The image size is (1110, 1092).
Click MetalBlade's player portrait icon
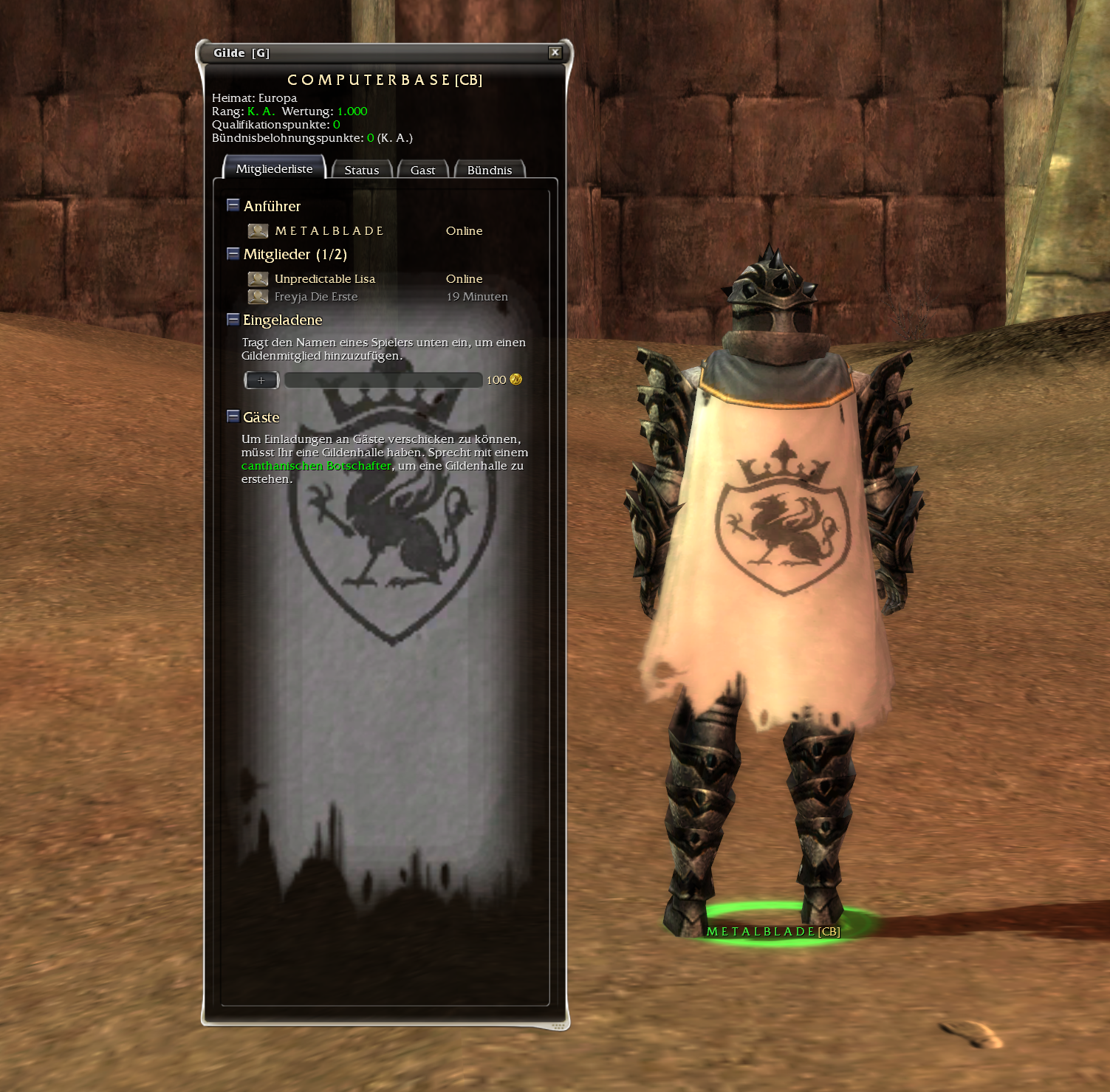257,231
